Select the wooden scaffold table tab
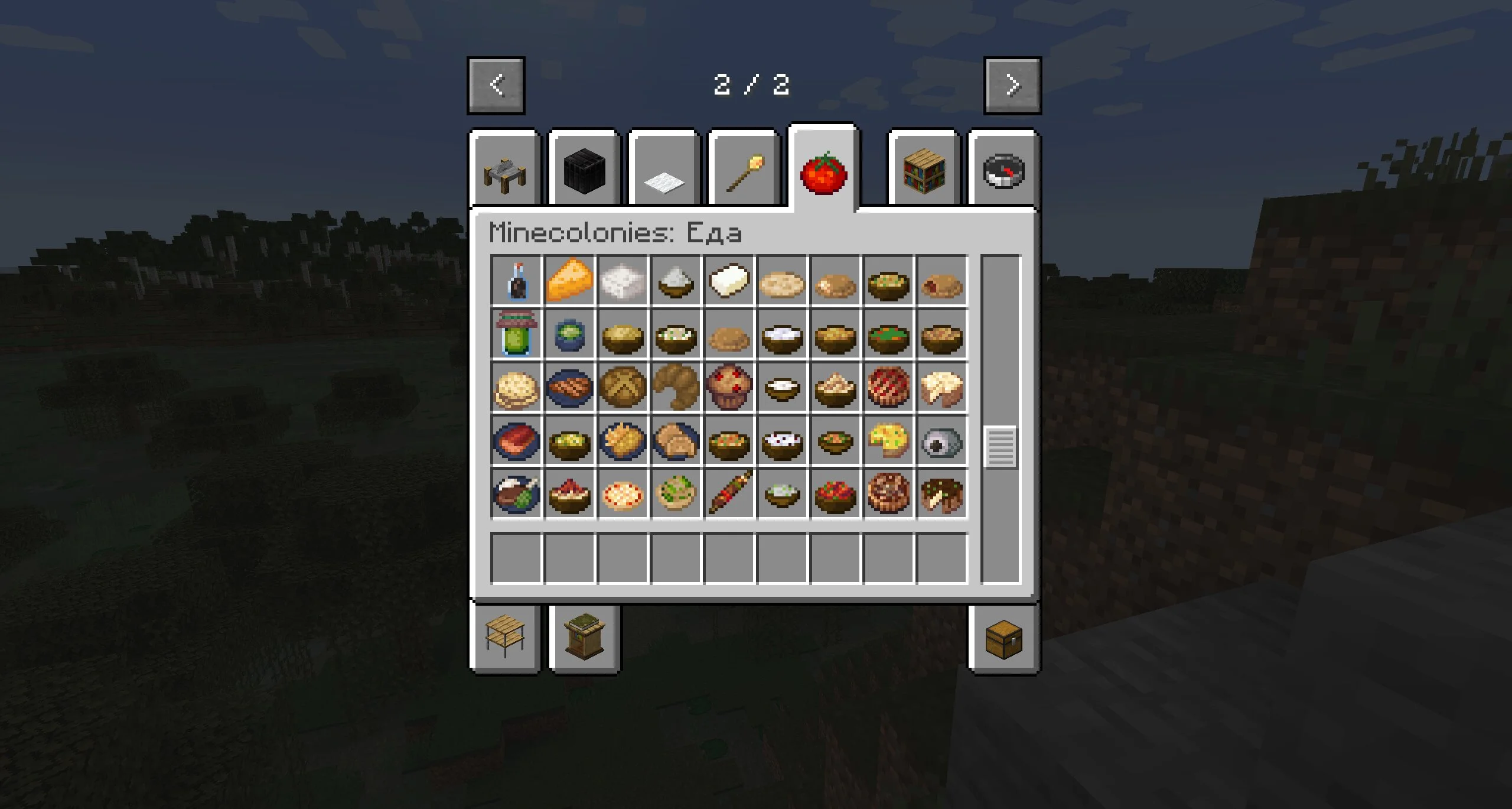 point(505,636)
